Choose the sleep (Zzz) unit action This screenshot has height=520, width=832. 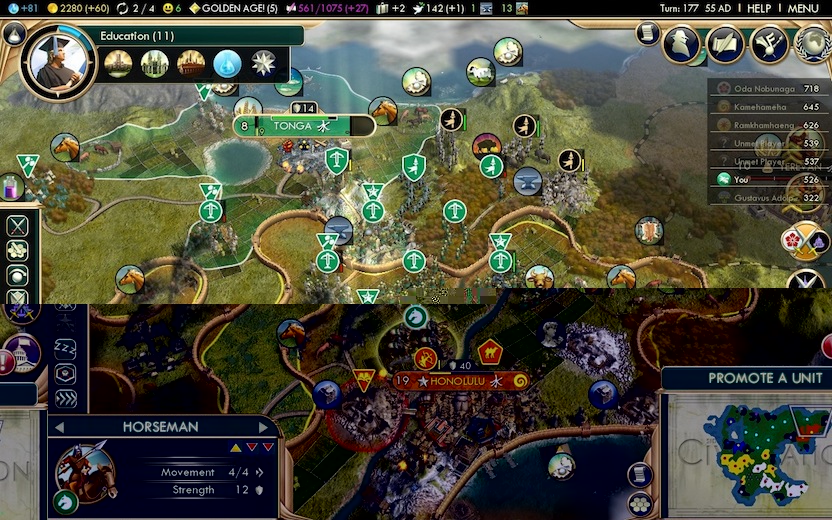tap(66, 346)
